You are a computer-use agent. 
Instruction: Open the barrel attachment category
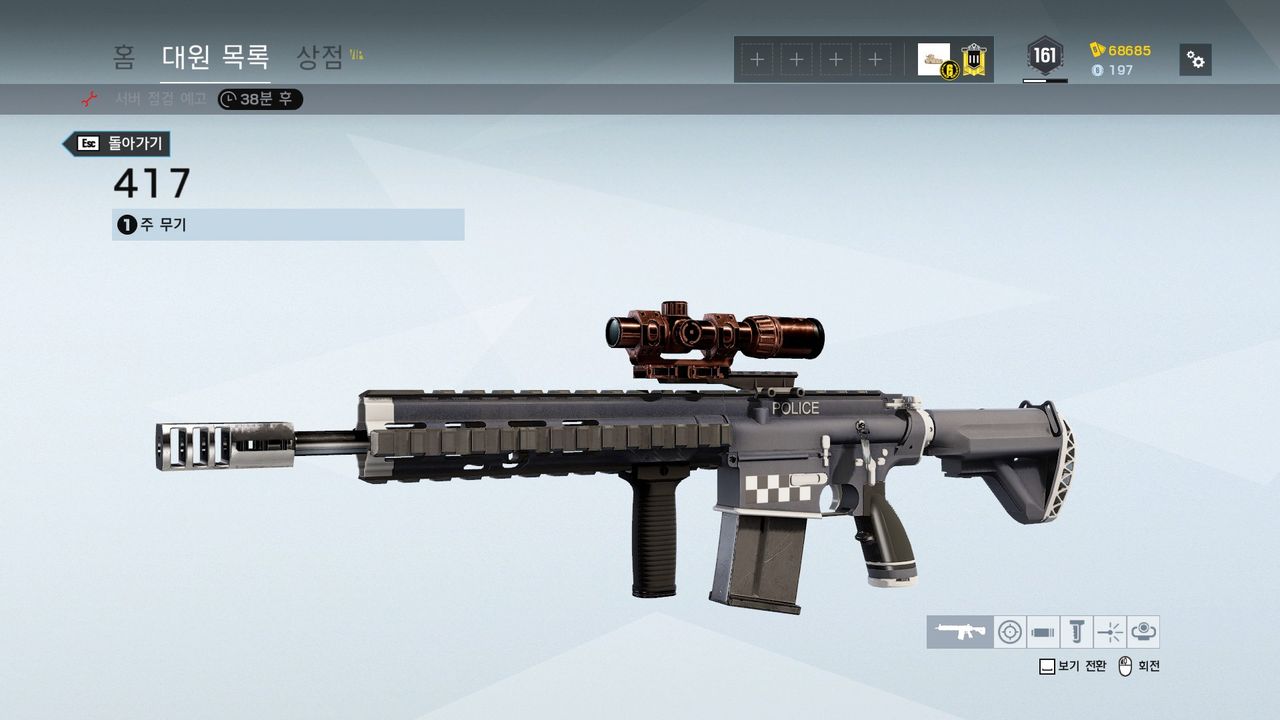coord(1043,632)
